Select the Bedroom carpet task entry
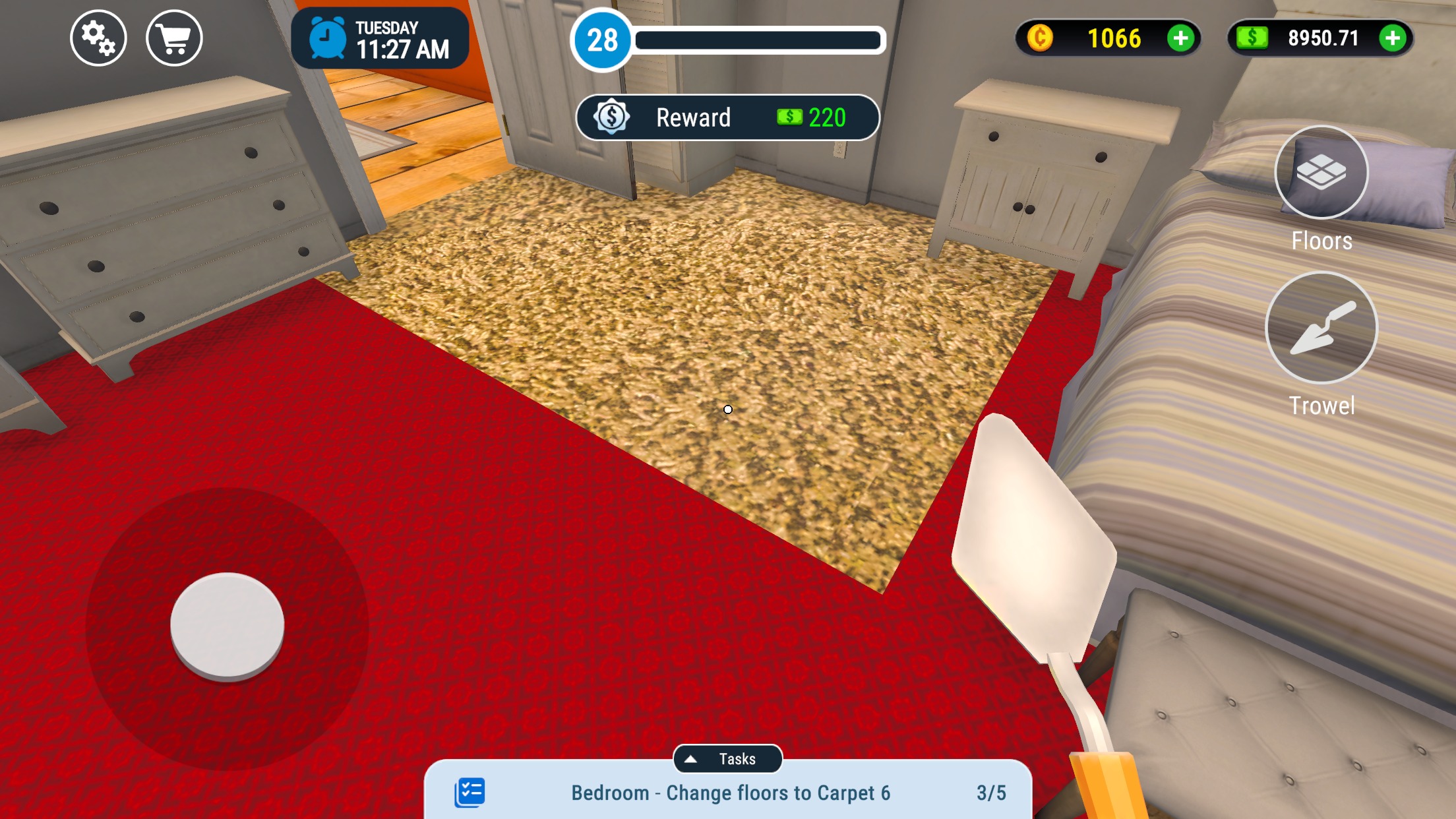 coord(728,793)
